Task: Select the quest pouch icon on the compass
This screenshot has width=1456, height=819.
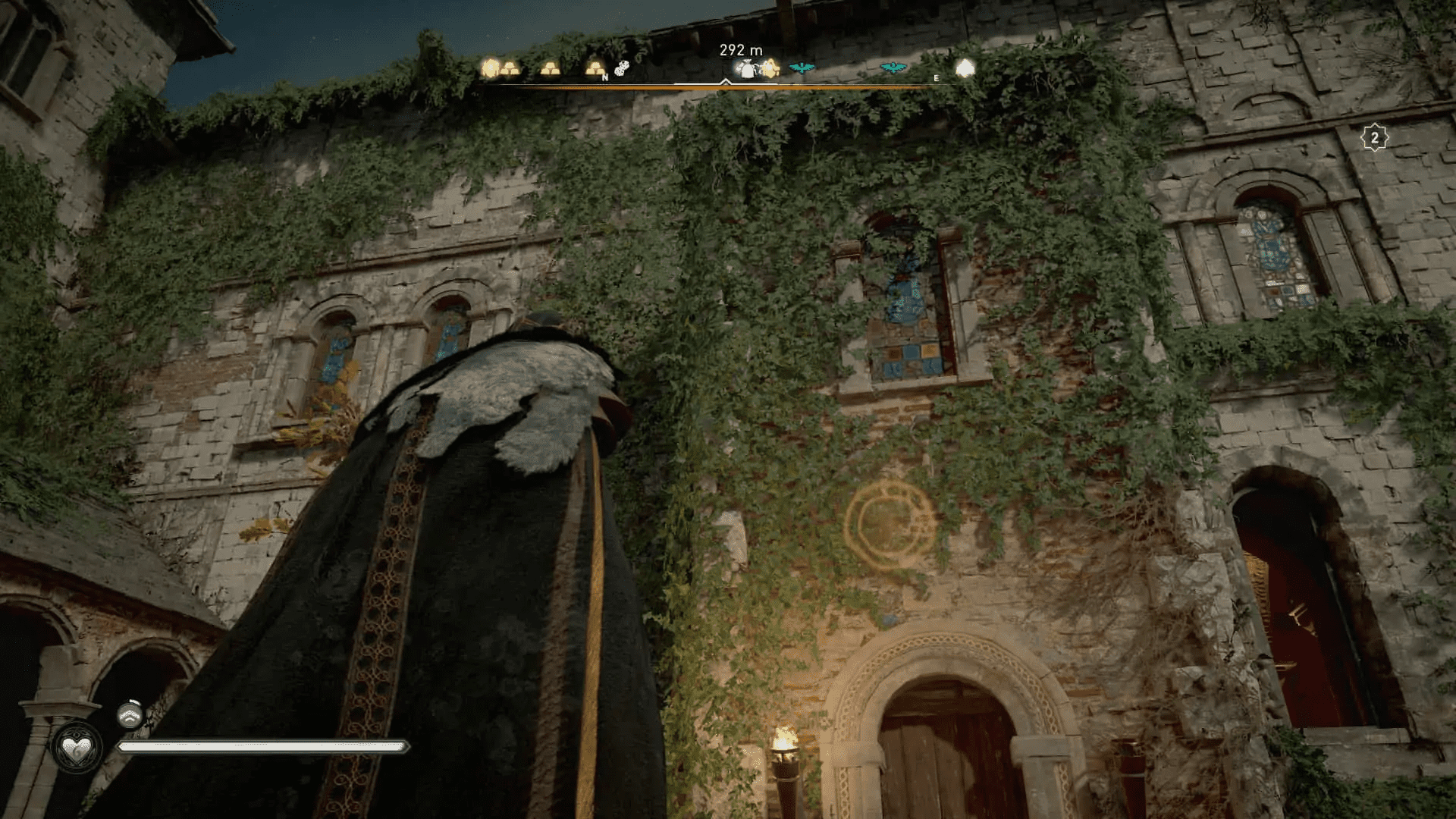Action: [745, 68]
